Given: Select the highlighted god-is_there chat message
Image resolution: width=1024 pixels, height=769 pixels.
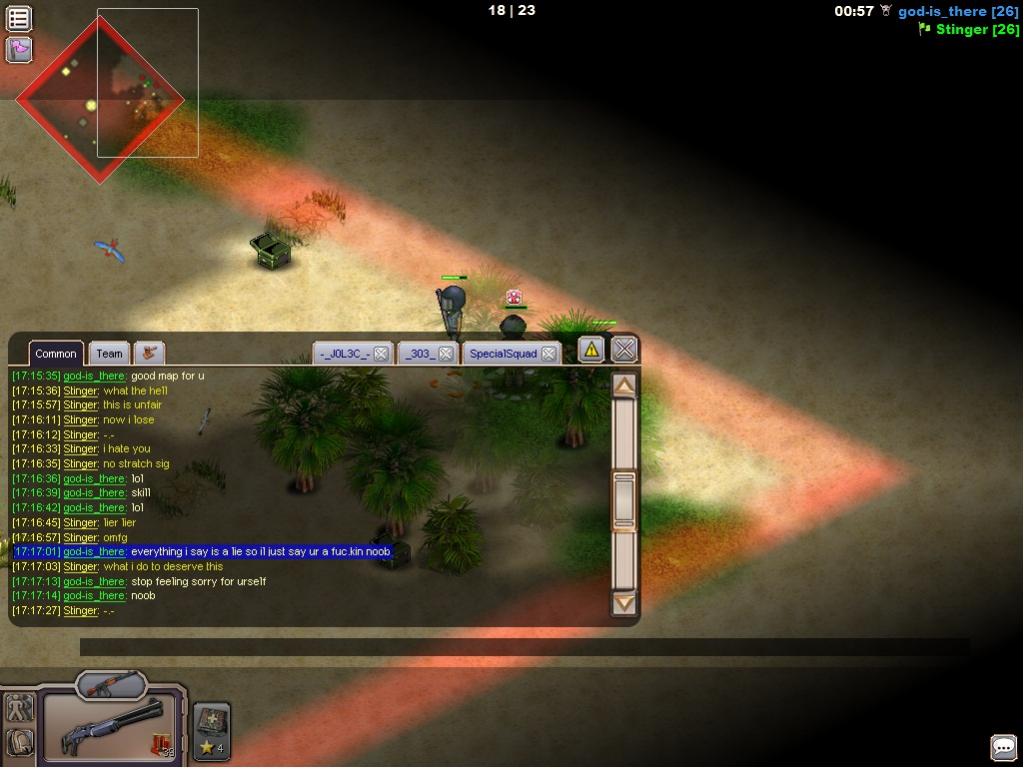Looking at the screenshot, I should coord(260,552).
